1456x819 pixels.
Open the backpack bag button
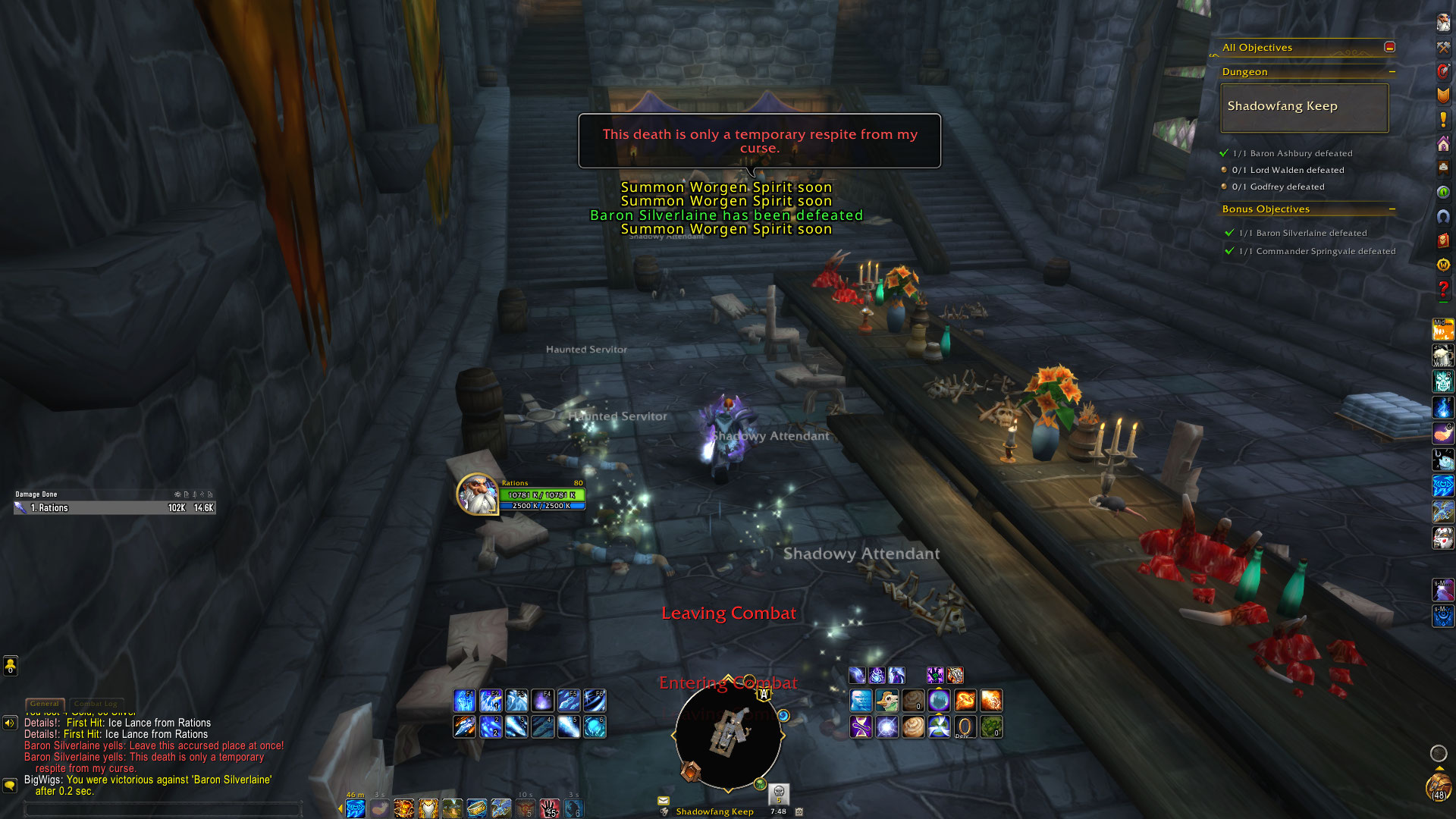point(1438,786)
